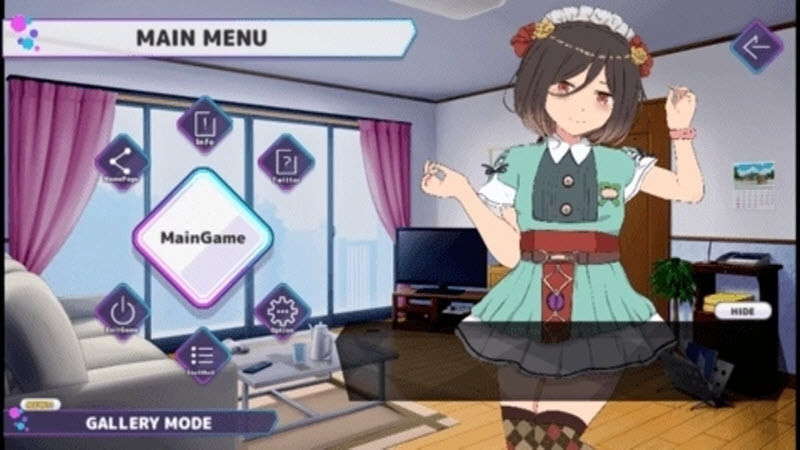Open the Twitter icon button
Screen dimensions: 800x450
pyautogui.click(x=286, y=163)
